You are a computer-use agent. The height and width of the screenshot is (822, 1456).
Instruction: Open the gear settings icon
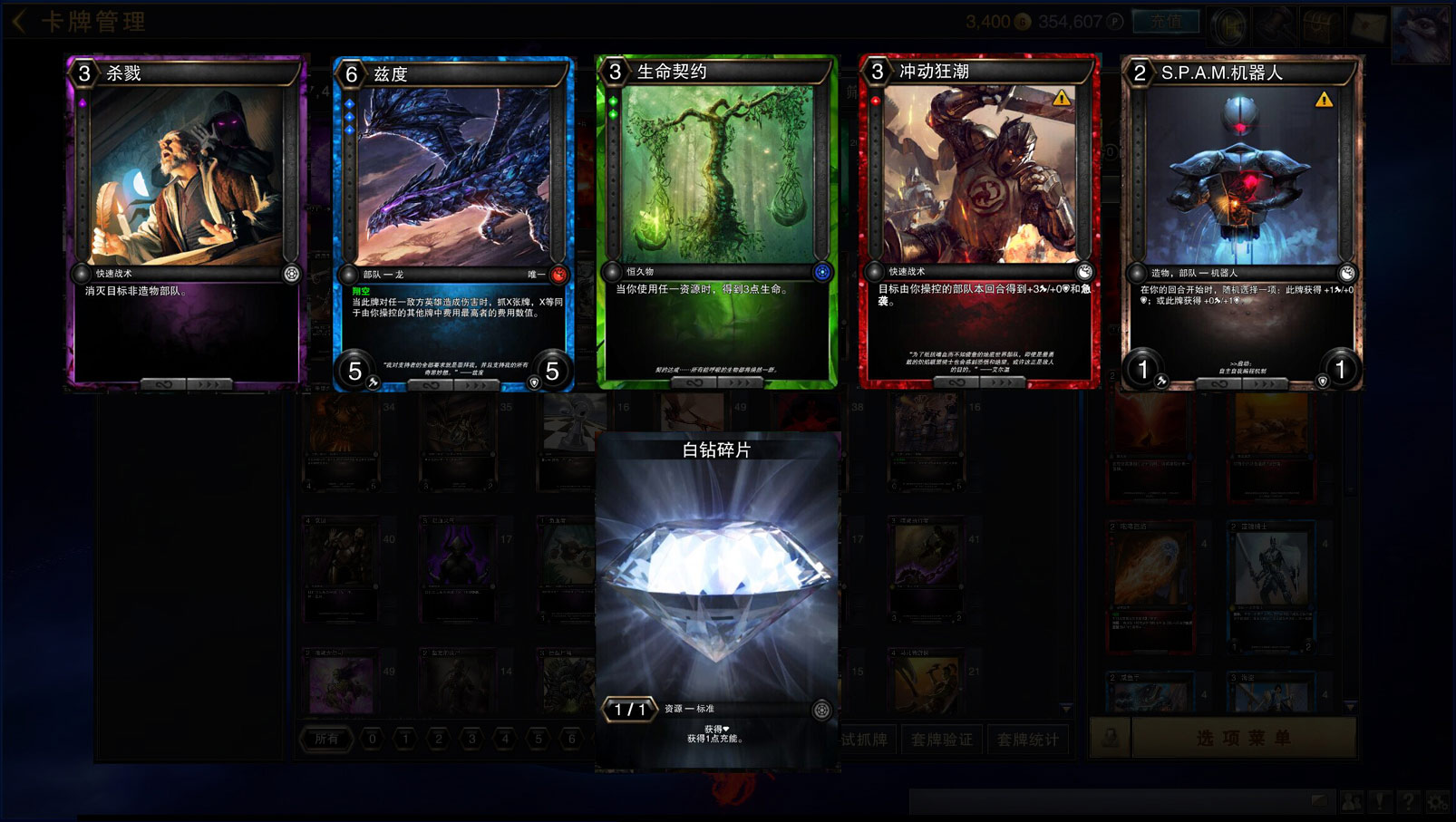pyautogui.click(x=1437, y=801)
